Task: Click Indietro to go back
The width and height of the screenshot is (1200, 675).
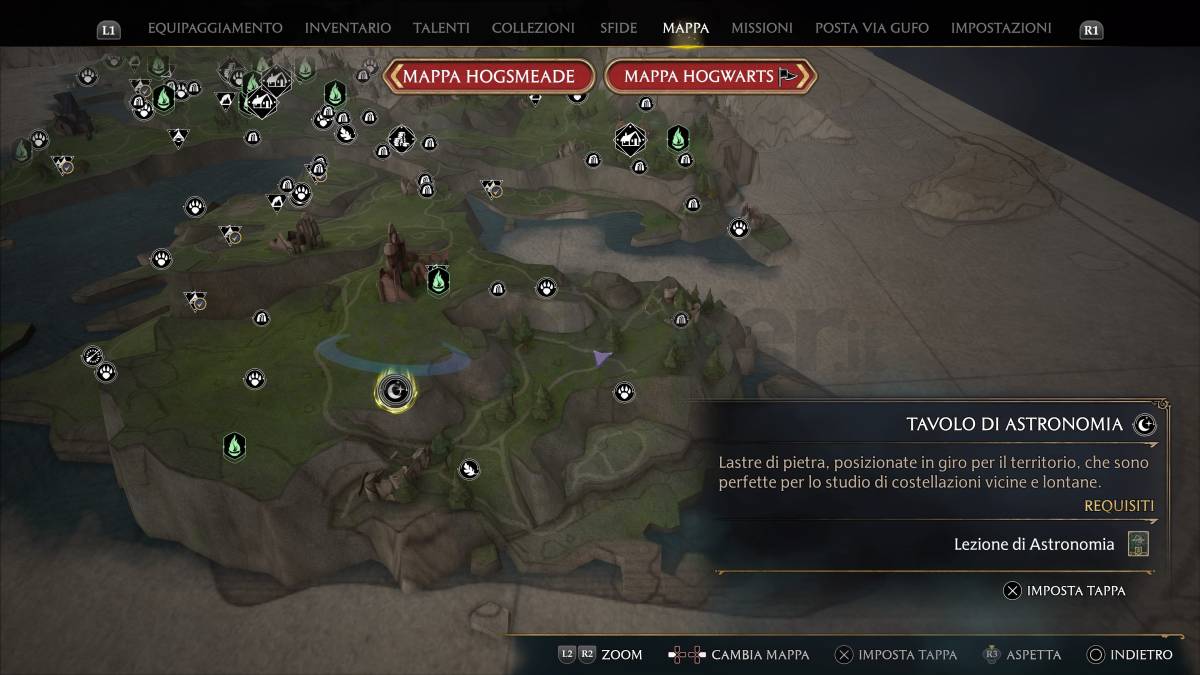Action: tap(1130, 655)
